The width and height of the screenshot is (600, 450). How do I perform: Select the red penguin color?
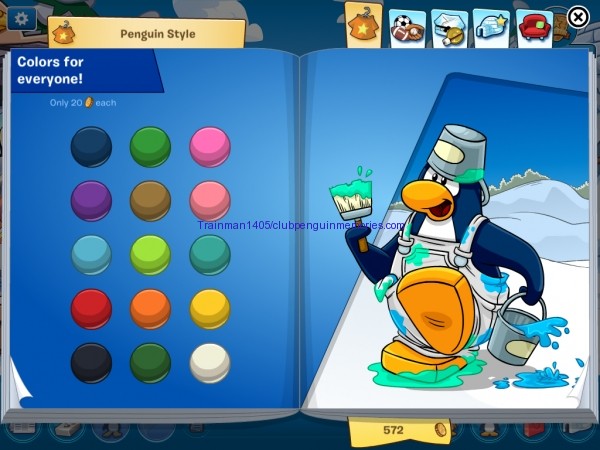pyautogui.click(x=91, y=308)
